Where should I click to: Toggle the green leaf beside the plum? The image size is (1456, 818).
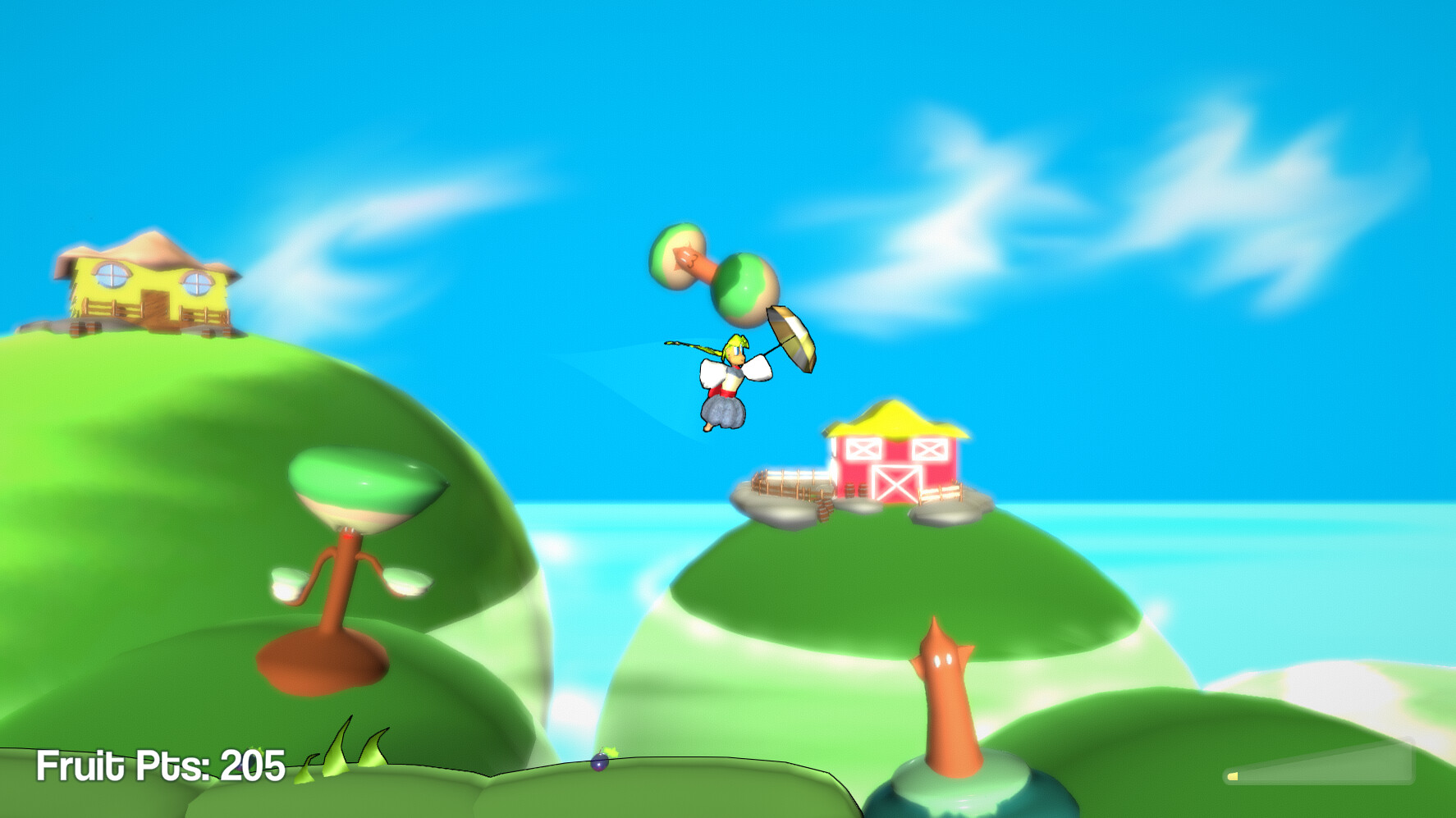[x=611, y=752]
